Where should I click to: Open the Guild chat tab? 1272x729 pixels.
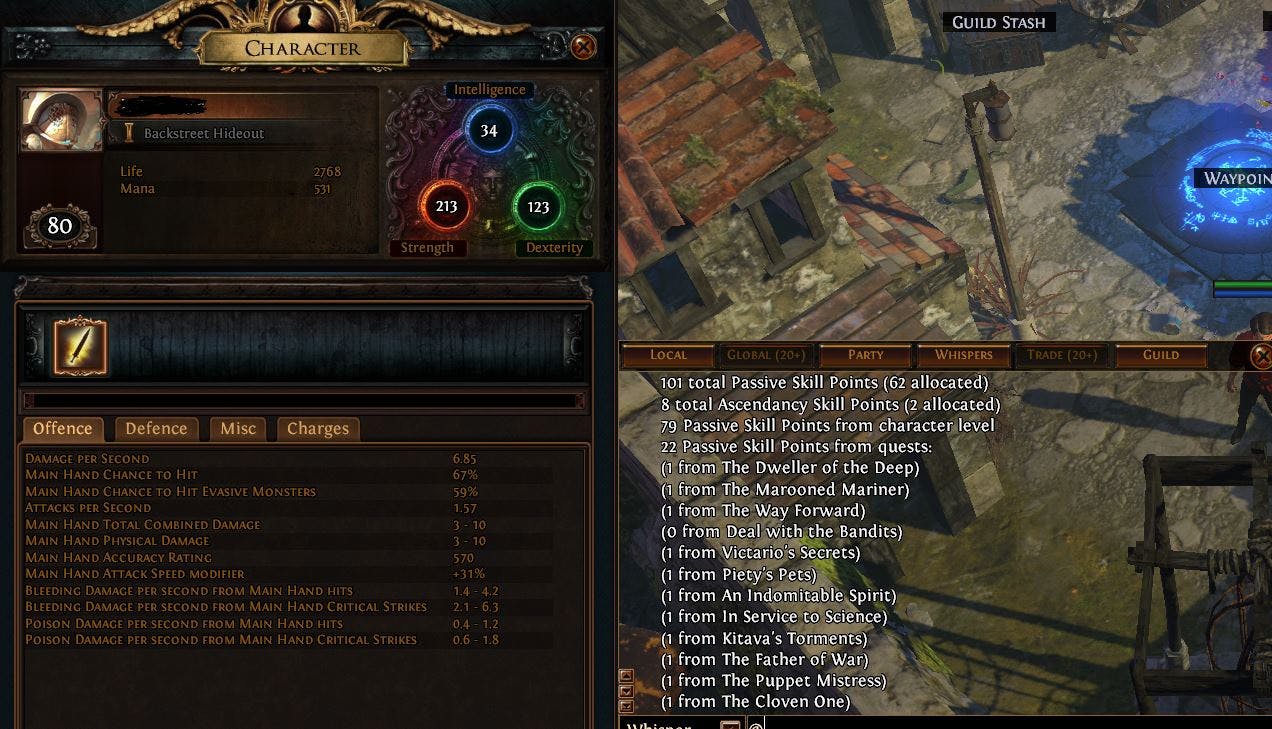tap(1160, 355)
